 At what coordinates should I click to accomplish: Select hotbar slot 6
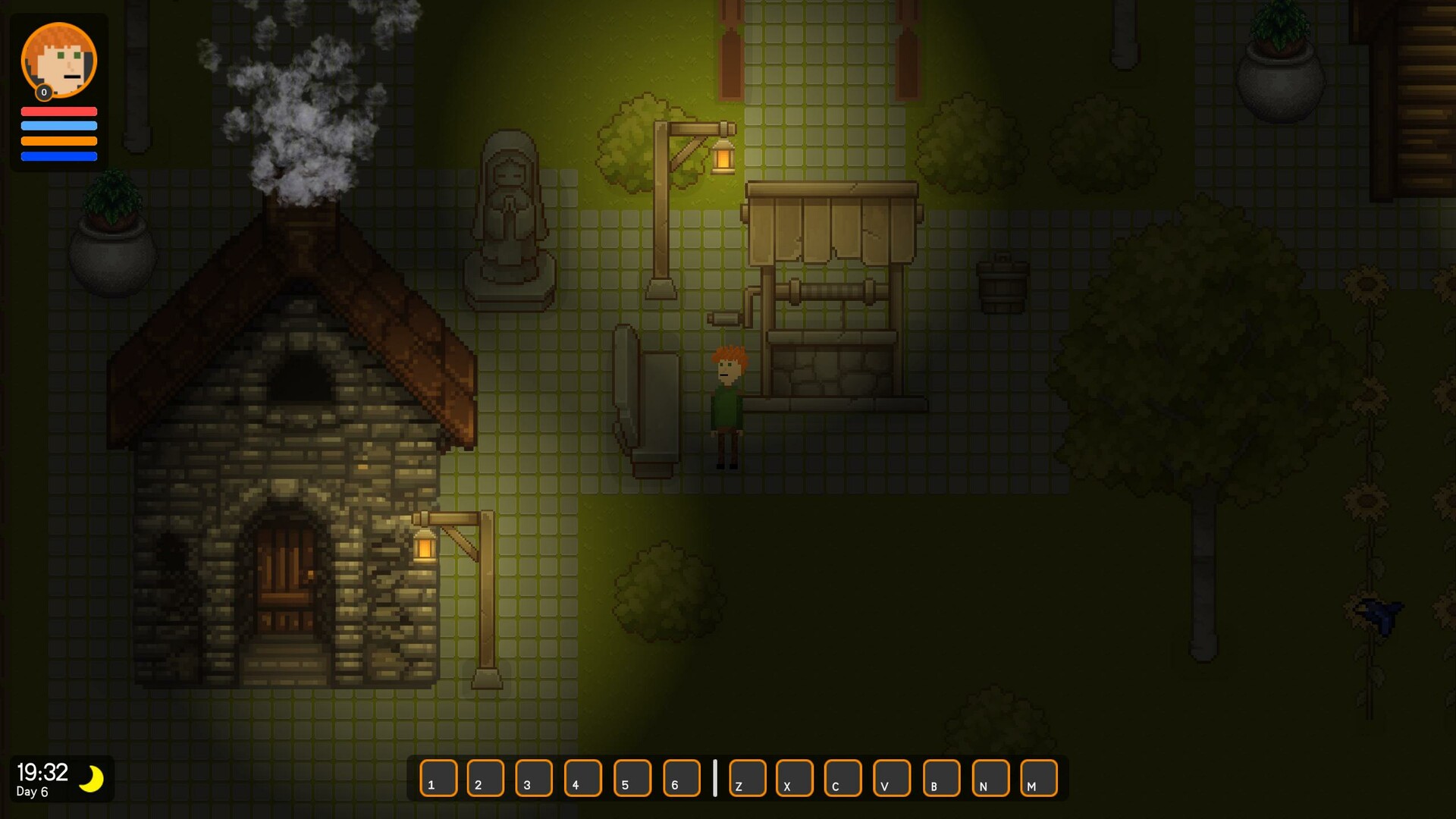coord(682,779)
